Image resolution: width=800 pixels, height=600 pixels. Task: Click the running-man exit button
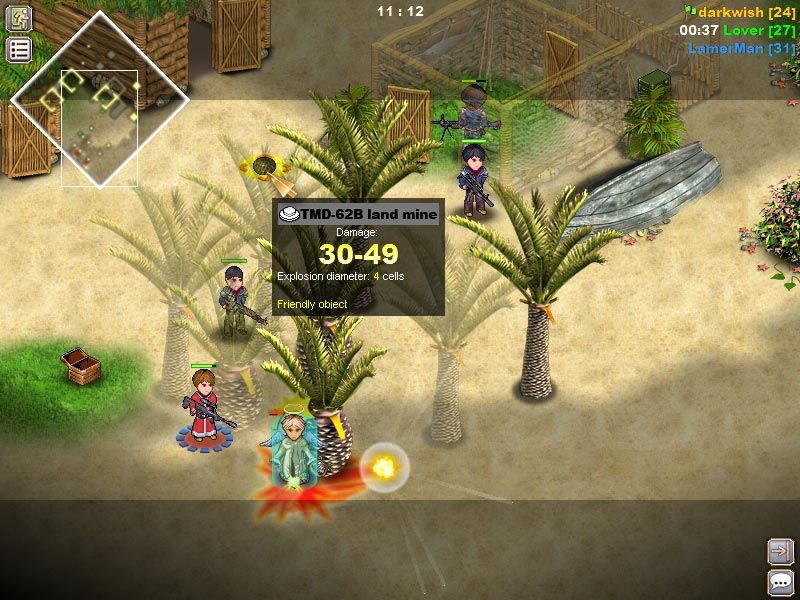click(x=19, y=18)
